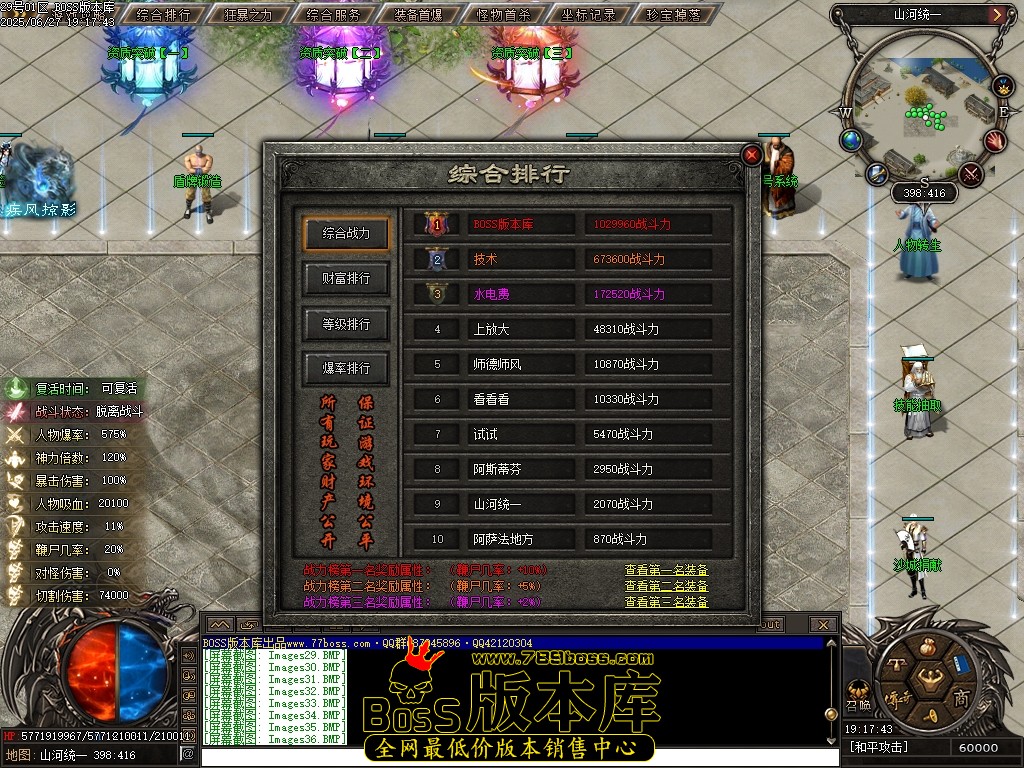Viewport: 1024px width, 768px height.
Task: Select the 综合战力 ranking category
Action: tap(346, 234)
